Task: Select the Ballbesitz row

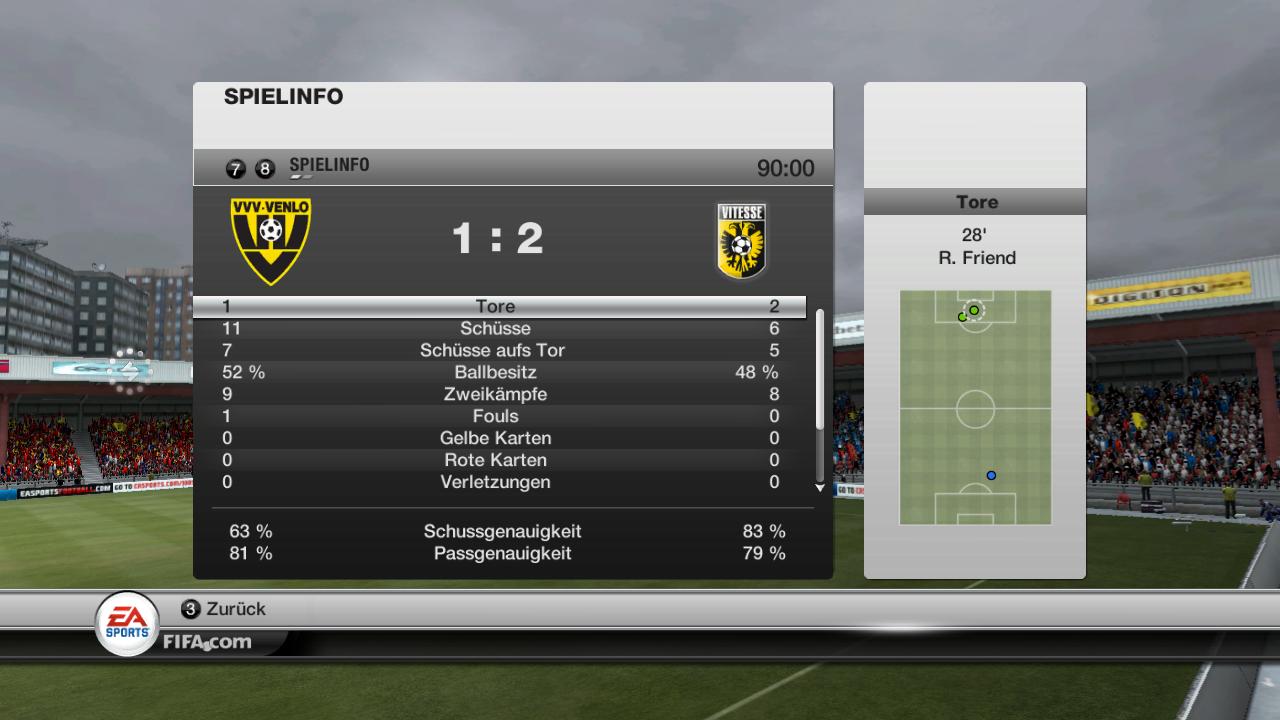Action: [496, 373]
